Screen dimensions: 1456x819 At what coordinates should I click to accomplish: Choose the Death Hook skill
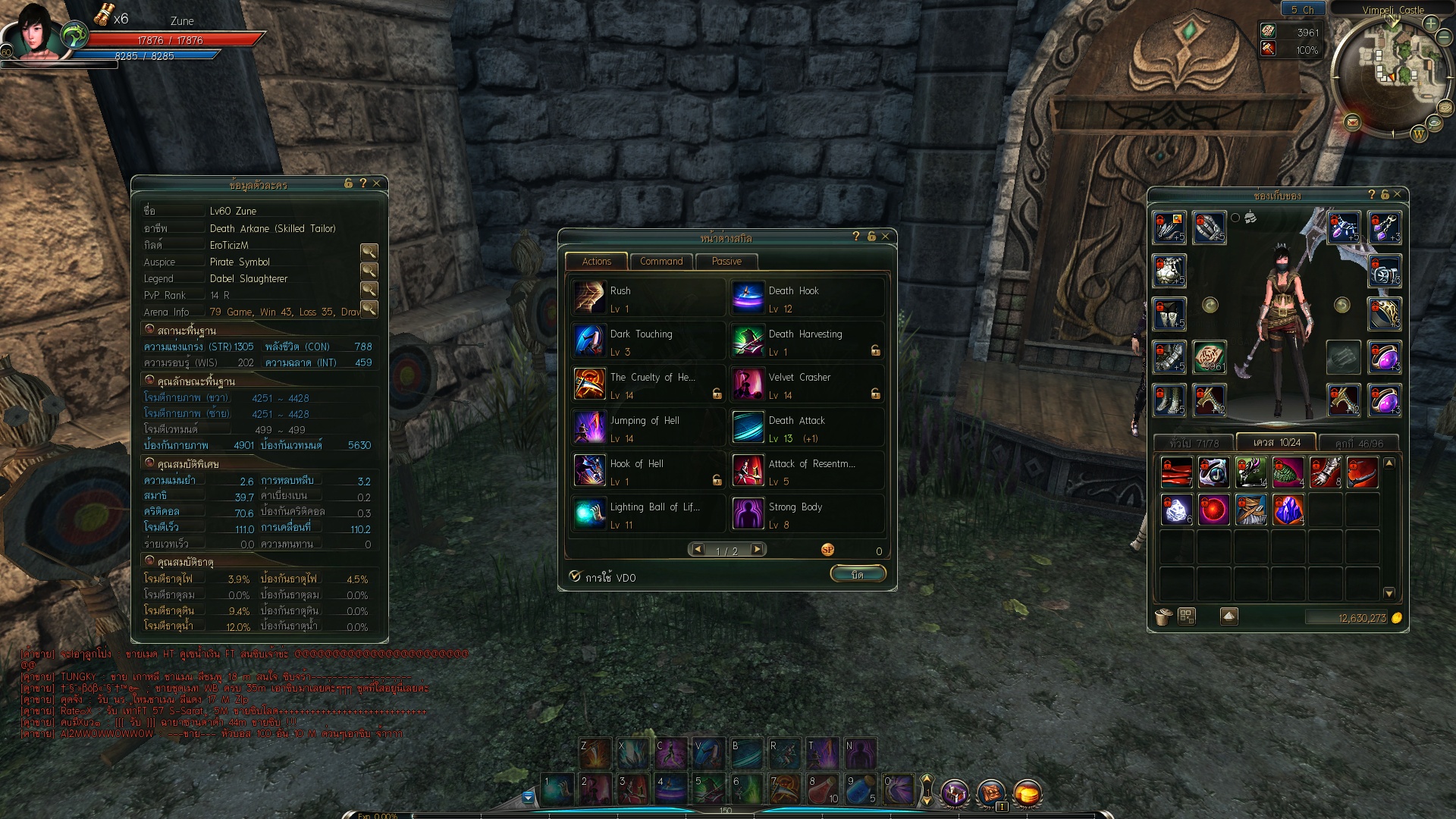click(x=748, y=298)
